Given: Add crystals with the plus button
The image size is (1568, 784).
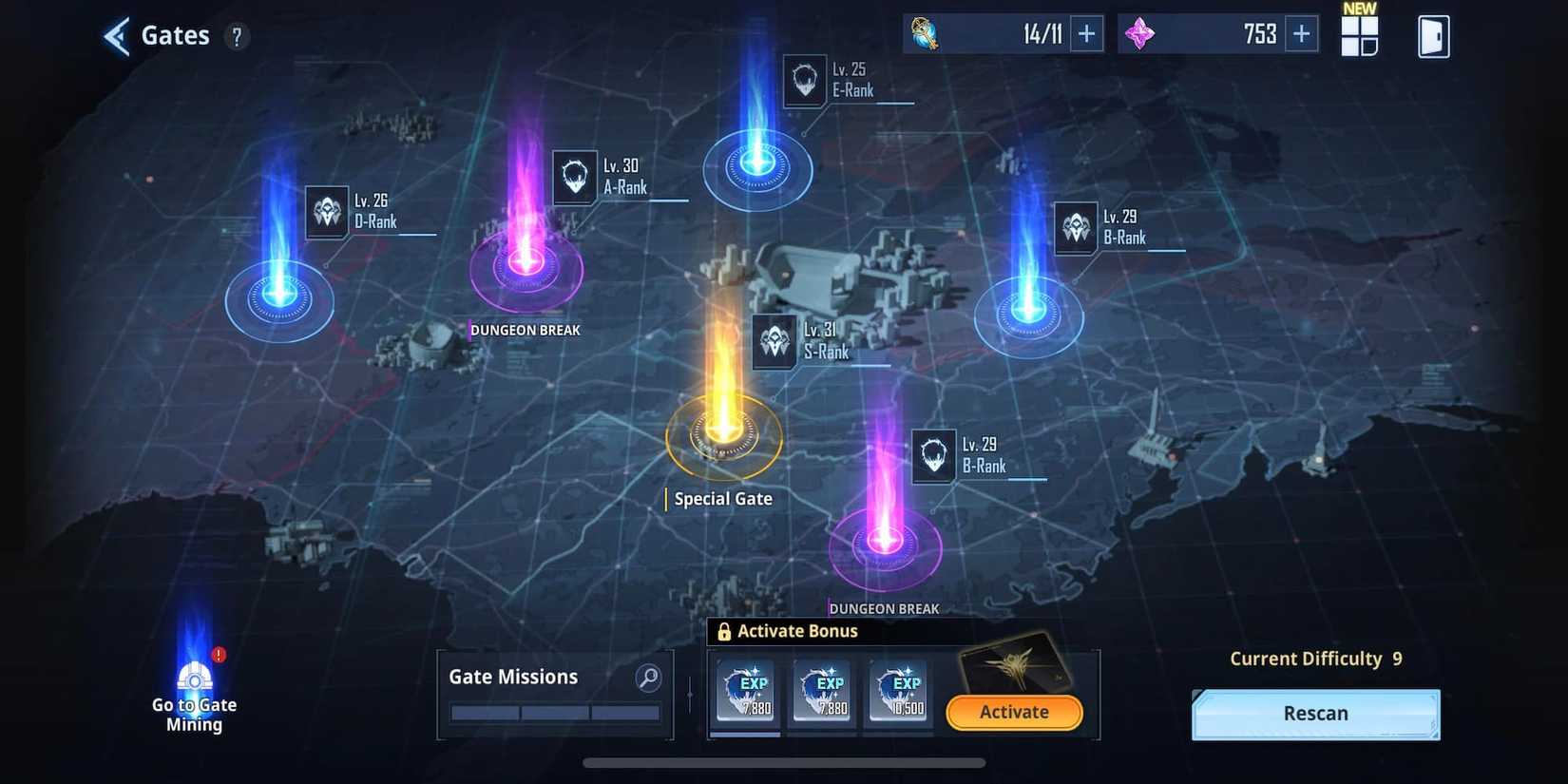Looking at the screenshot, I should [x=1300, y=33].
